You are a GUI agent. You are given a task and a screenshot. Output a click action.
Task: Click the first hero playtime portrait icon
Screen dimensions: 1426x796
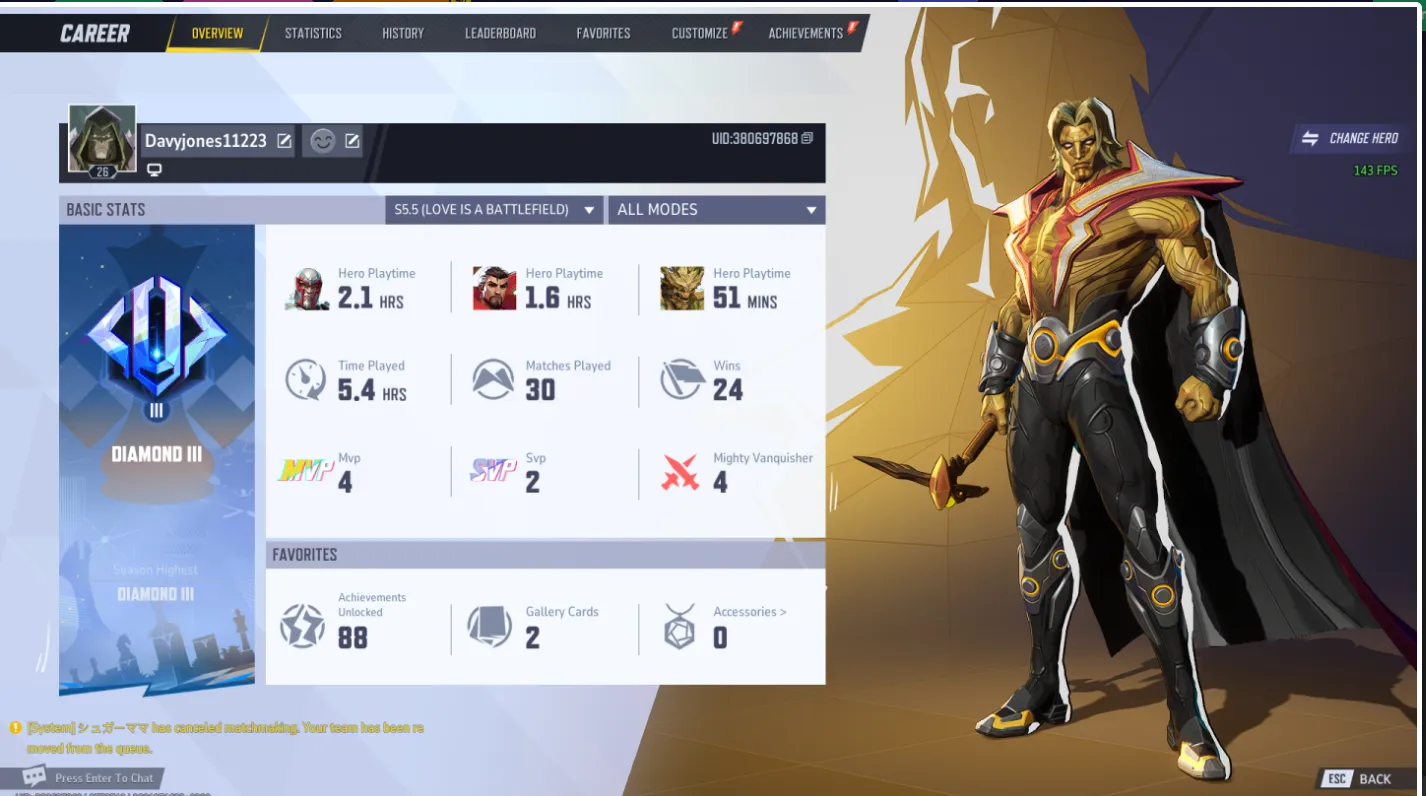[x=306, y=287]
